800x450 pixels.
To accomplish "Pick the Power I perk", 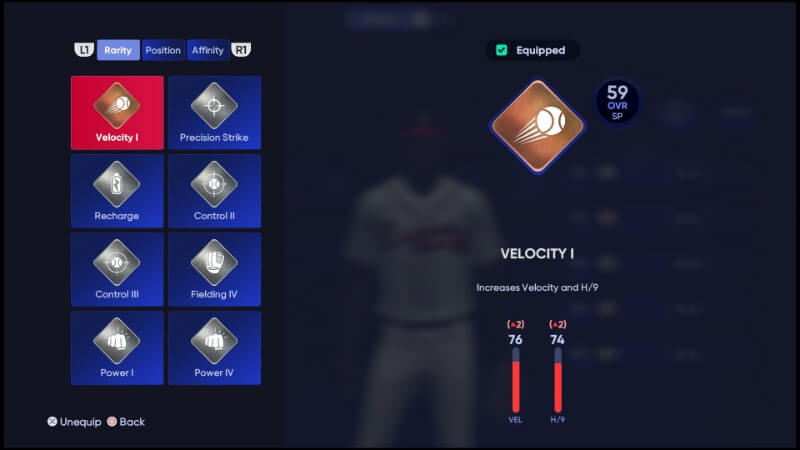I will pos(117,347).
